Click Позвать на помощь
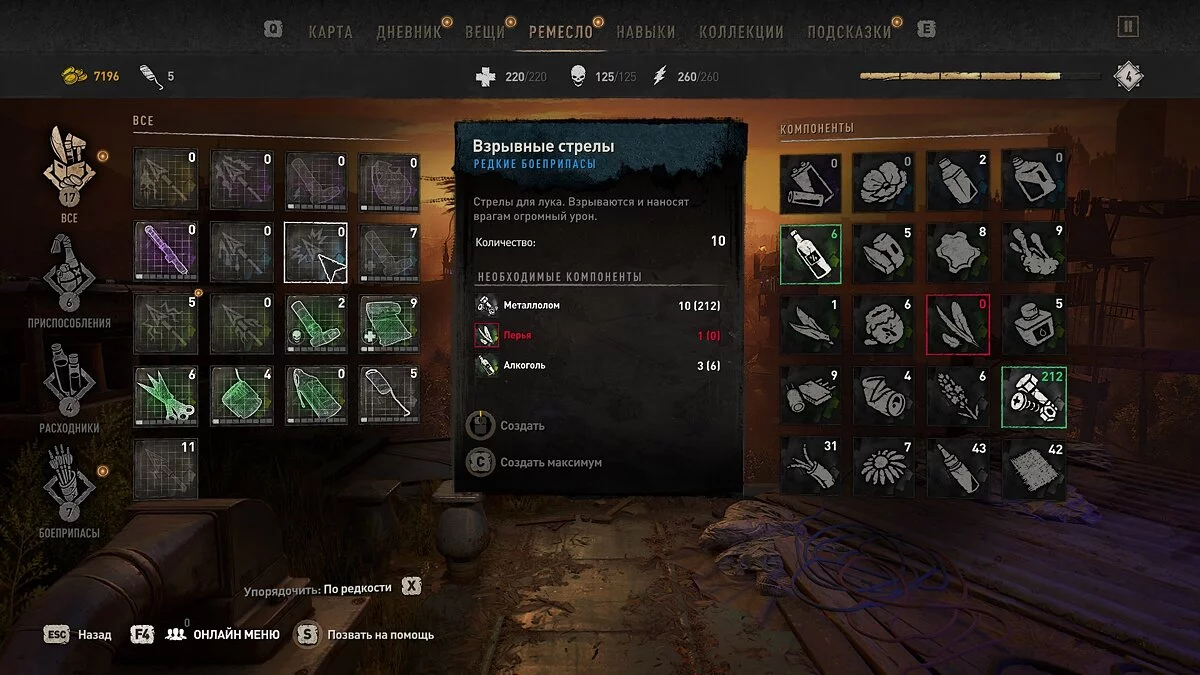This screenshot has width=1200, height=675. (x=366, y=634)
